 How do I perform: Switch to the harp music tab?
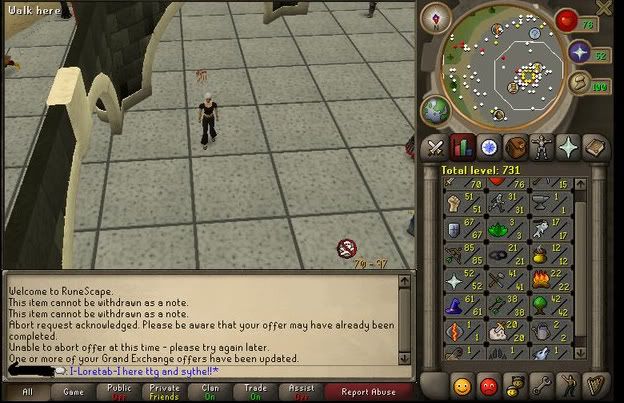tap(596, 384)
